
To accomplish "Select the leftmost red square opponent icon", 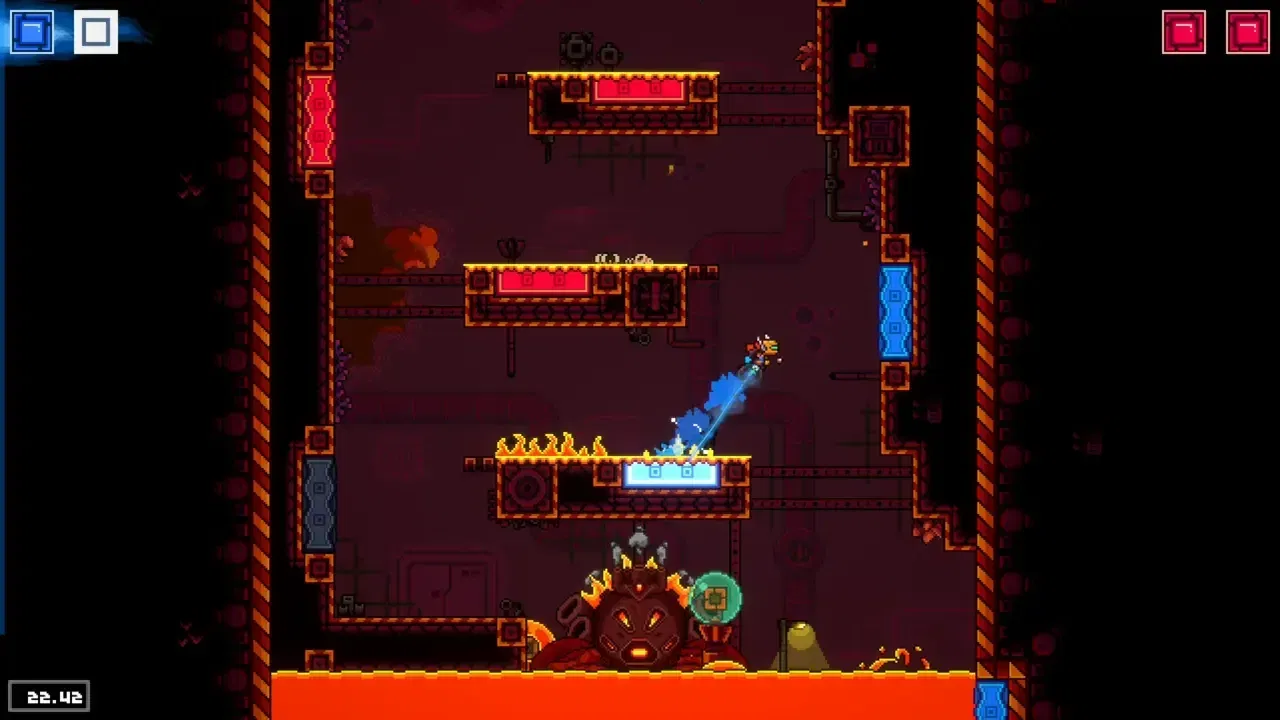I will point(1184,31).
